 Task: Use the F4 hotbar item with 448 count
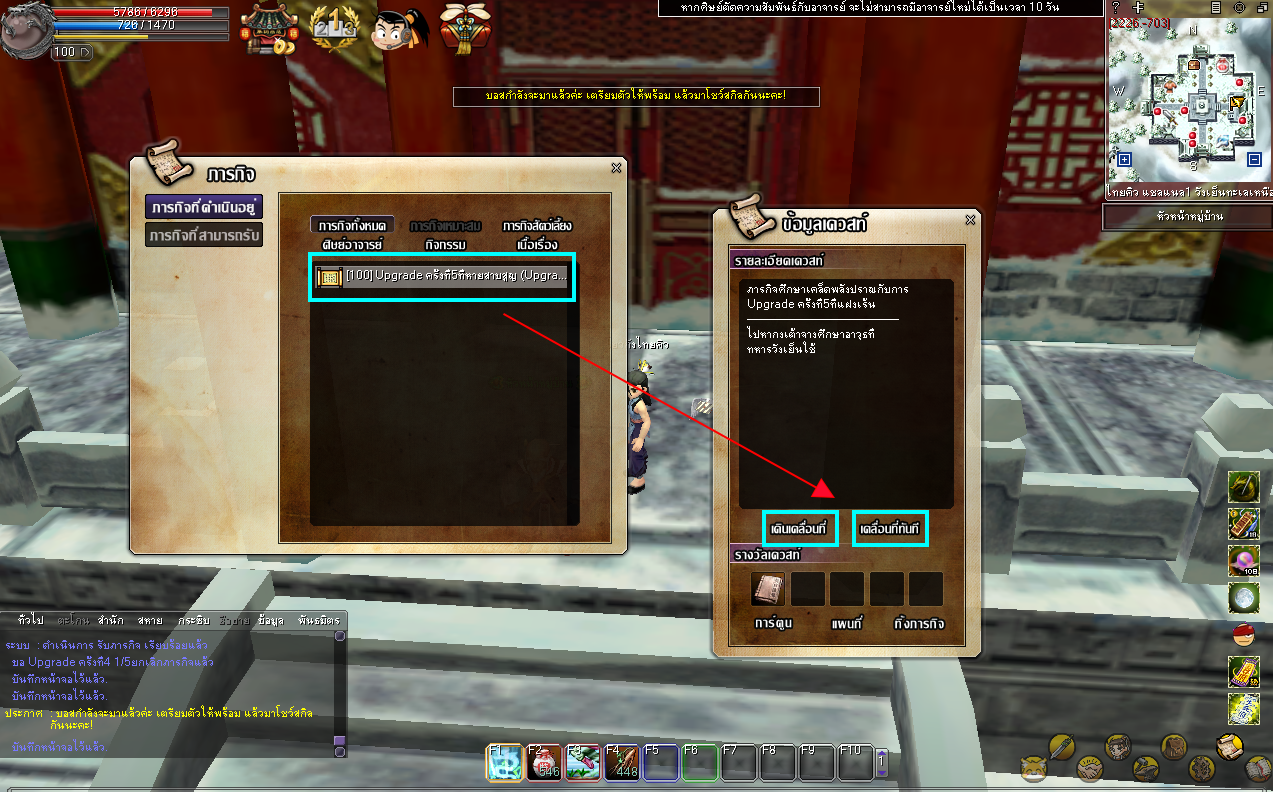click(x=620, y=762)
